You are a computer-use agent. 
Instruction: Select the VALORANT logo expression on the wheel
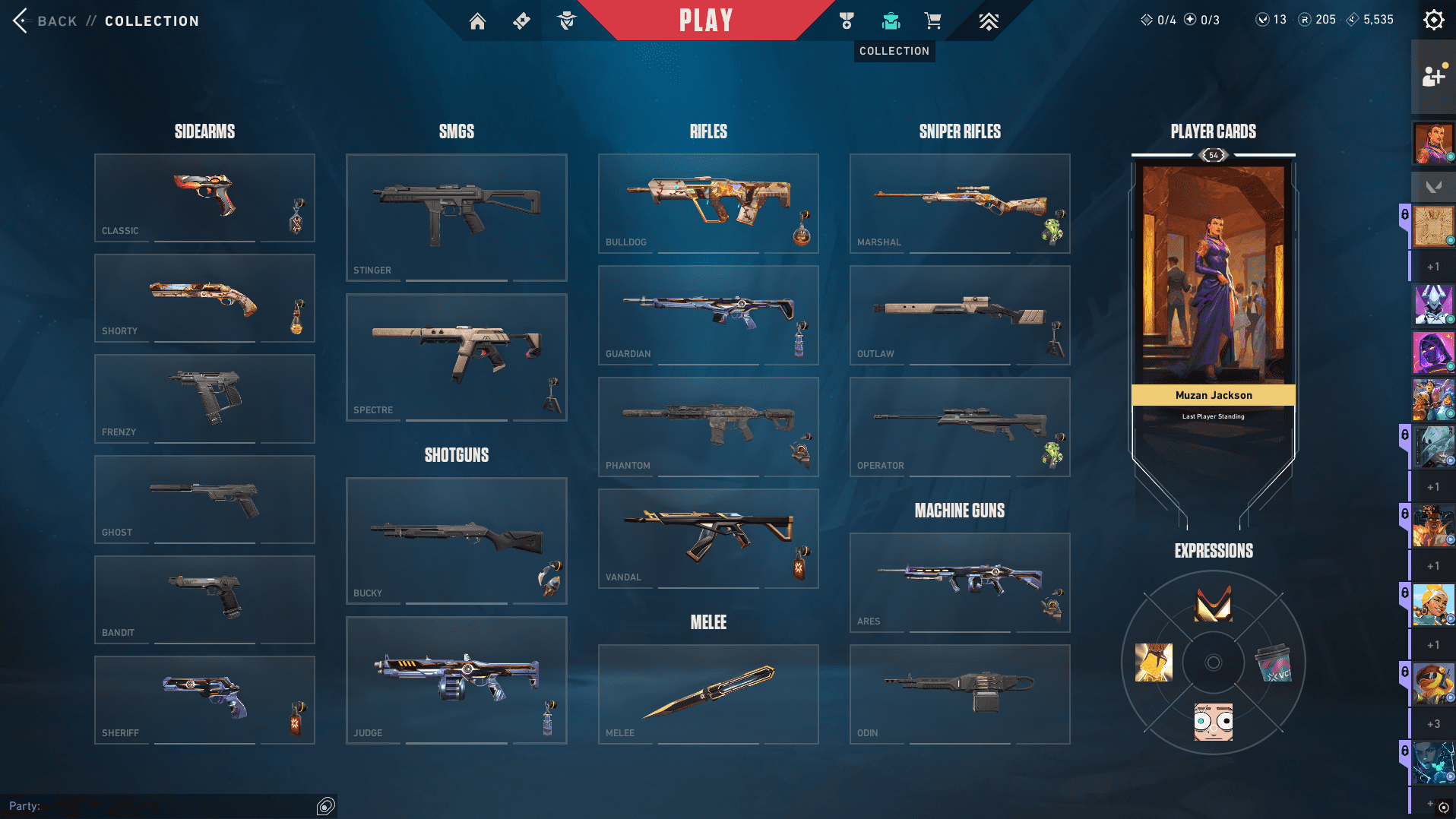(1213, 604)
